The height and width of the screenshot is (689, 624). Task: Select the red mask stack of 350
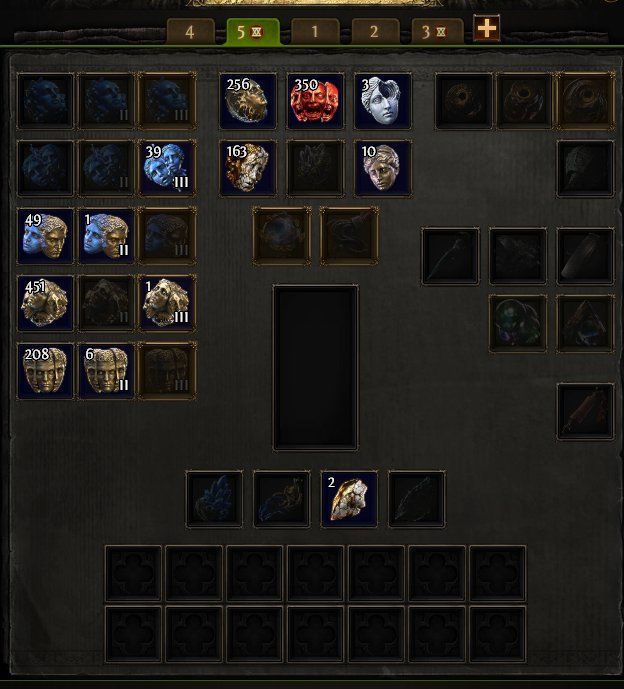(x=315, y=100)
